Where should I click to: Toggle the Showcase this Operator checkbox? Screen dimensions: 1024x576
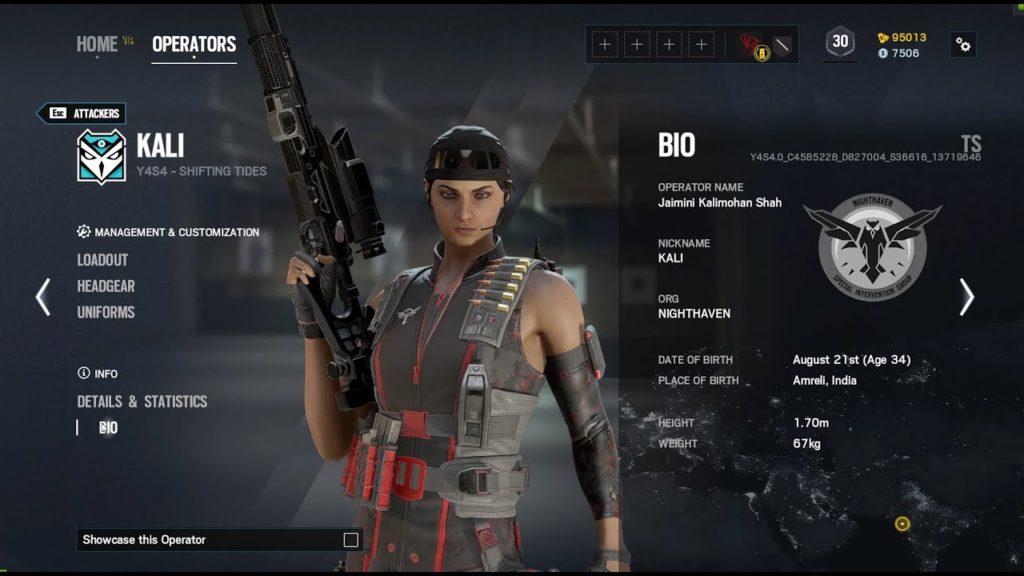pos(351,540)
